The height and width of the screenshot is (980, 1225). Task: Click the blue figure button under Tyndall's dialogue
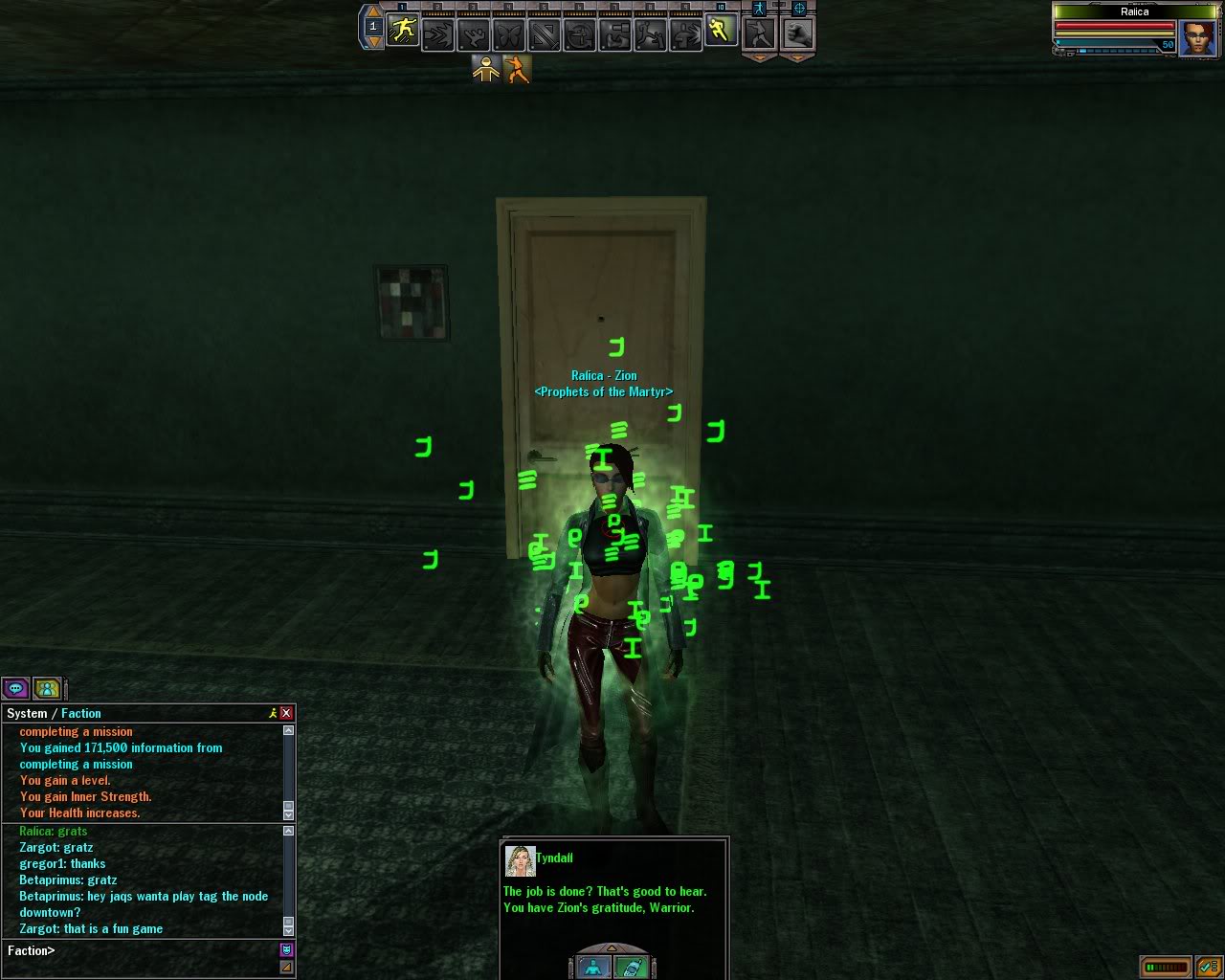tap(593, 967)
